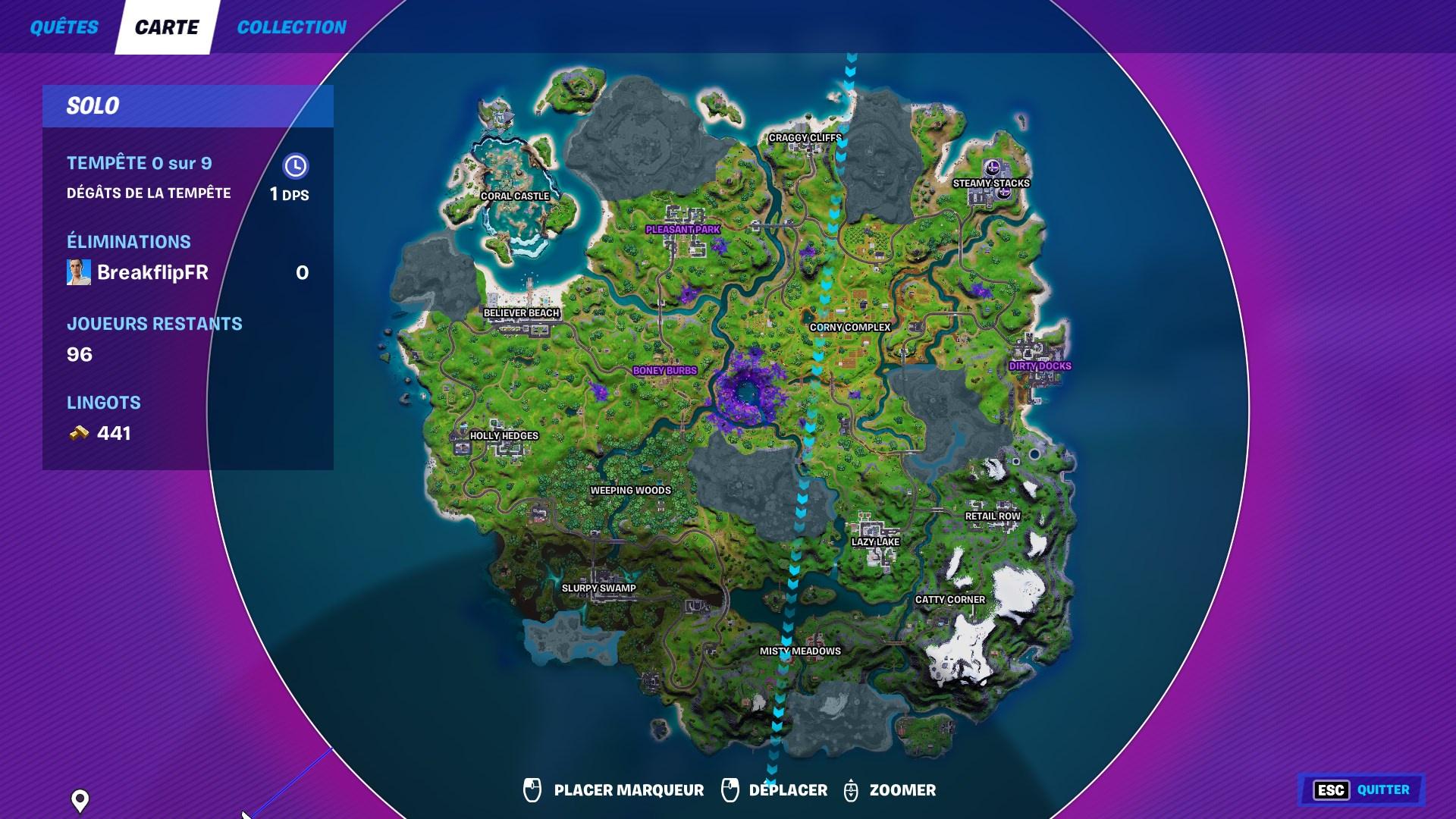Switch to the QUÊTES tab
The height and width of the screenshot is (819, 1456).
click(64, 27)
